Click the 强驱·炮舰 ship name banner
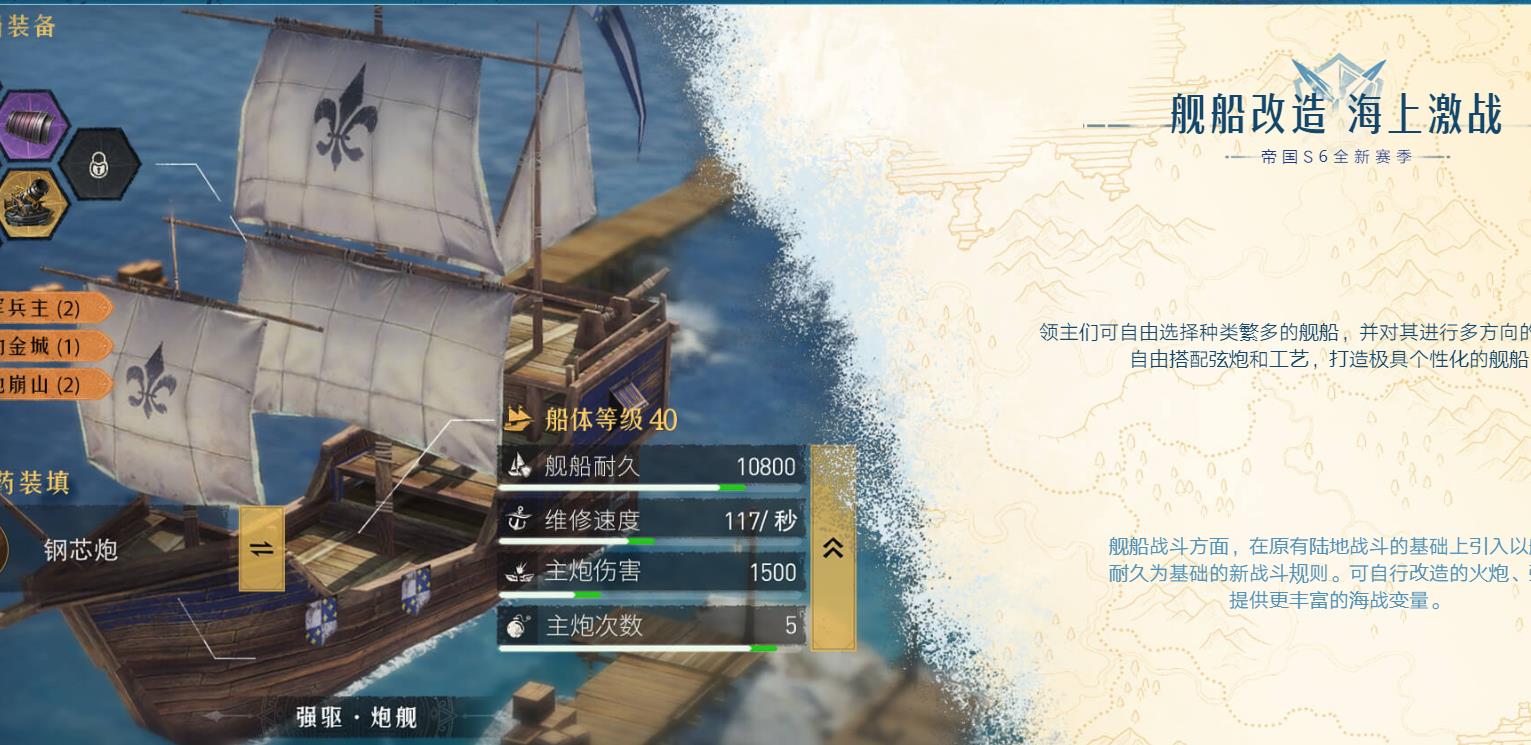 (x=356, y=717)
